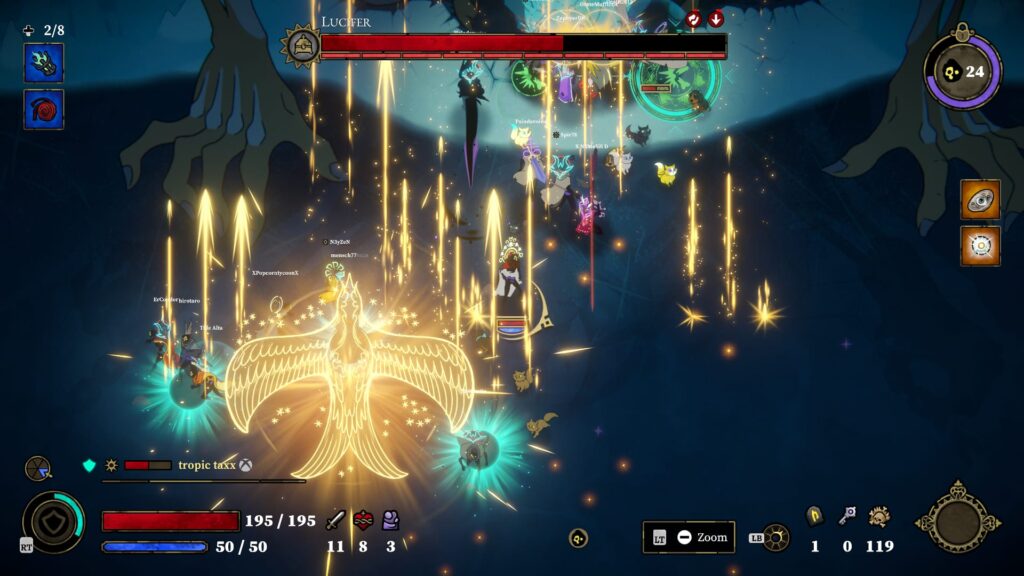Click the ornate golden empty item slot
Viewport: 1024px width, 576px height.
point(958,520)
